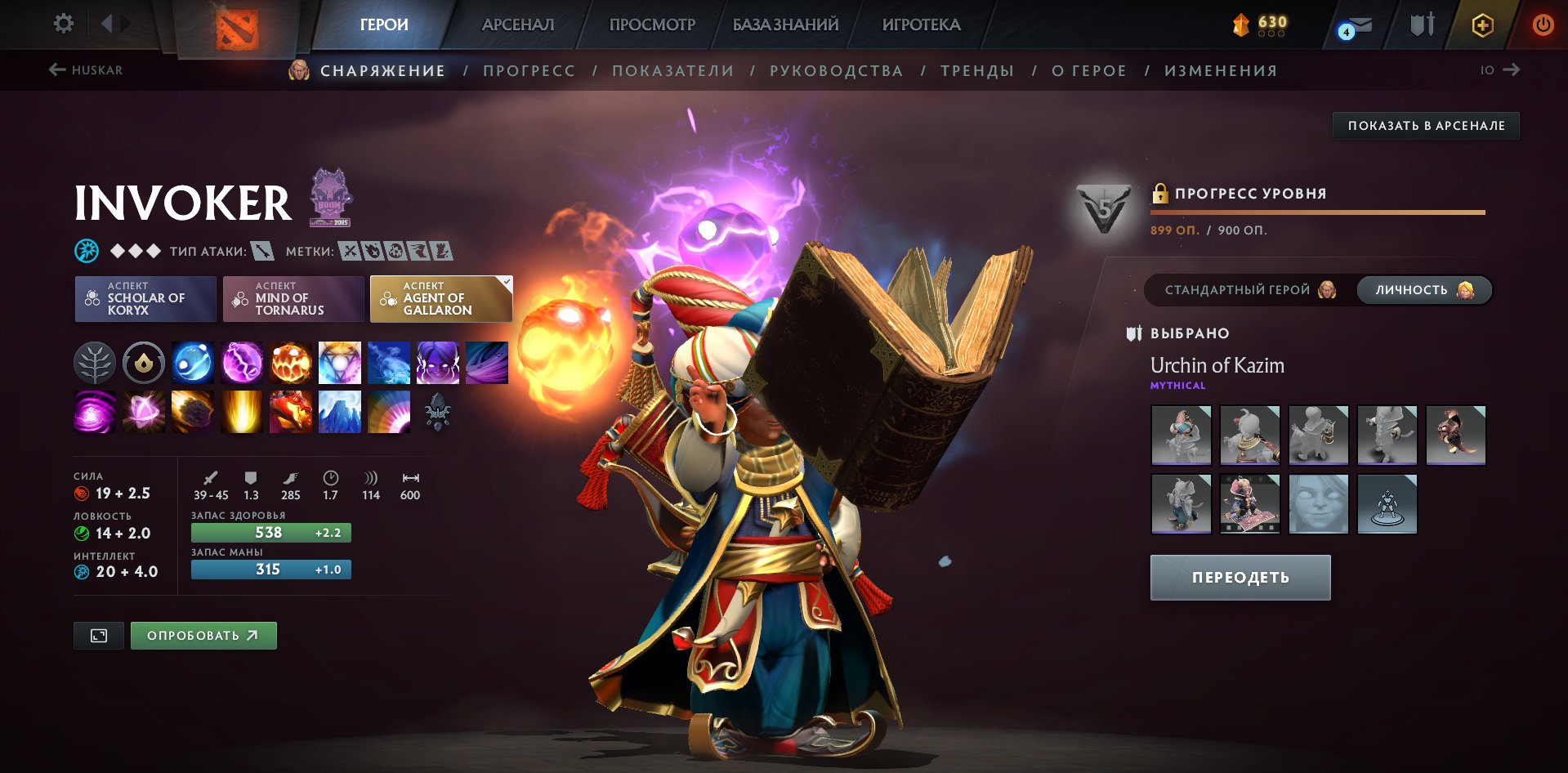The height and width of the screenshot is (773, 1568).
Task: Select the Agent of Gallaron aspect
Action: [x=441, y=299]
